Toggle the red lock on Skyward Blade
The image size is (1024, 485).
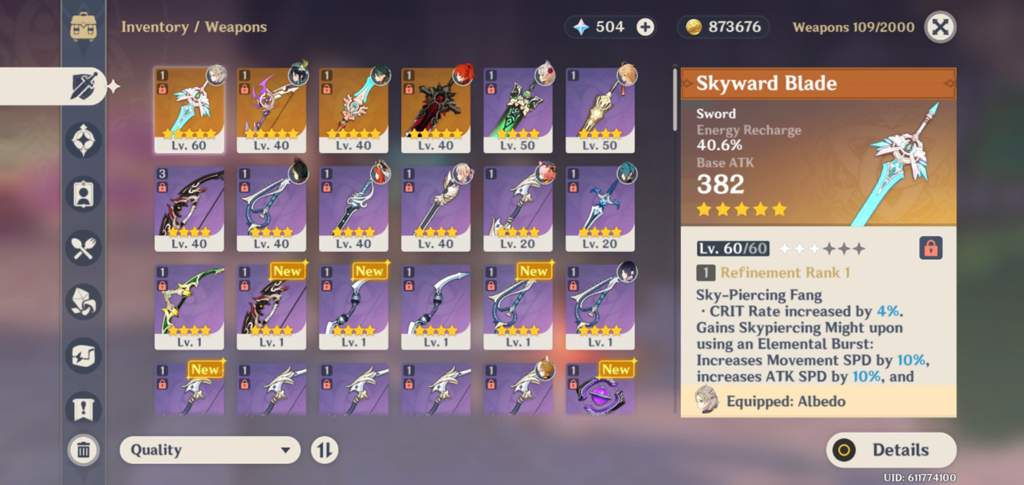tap(931, 248)
